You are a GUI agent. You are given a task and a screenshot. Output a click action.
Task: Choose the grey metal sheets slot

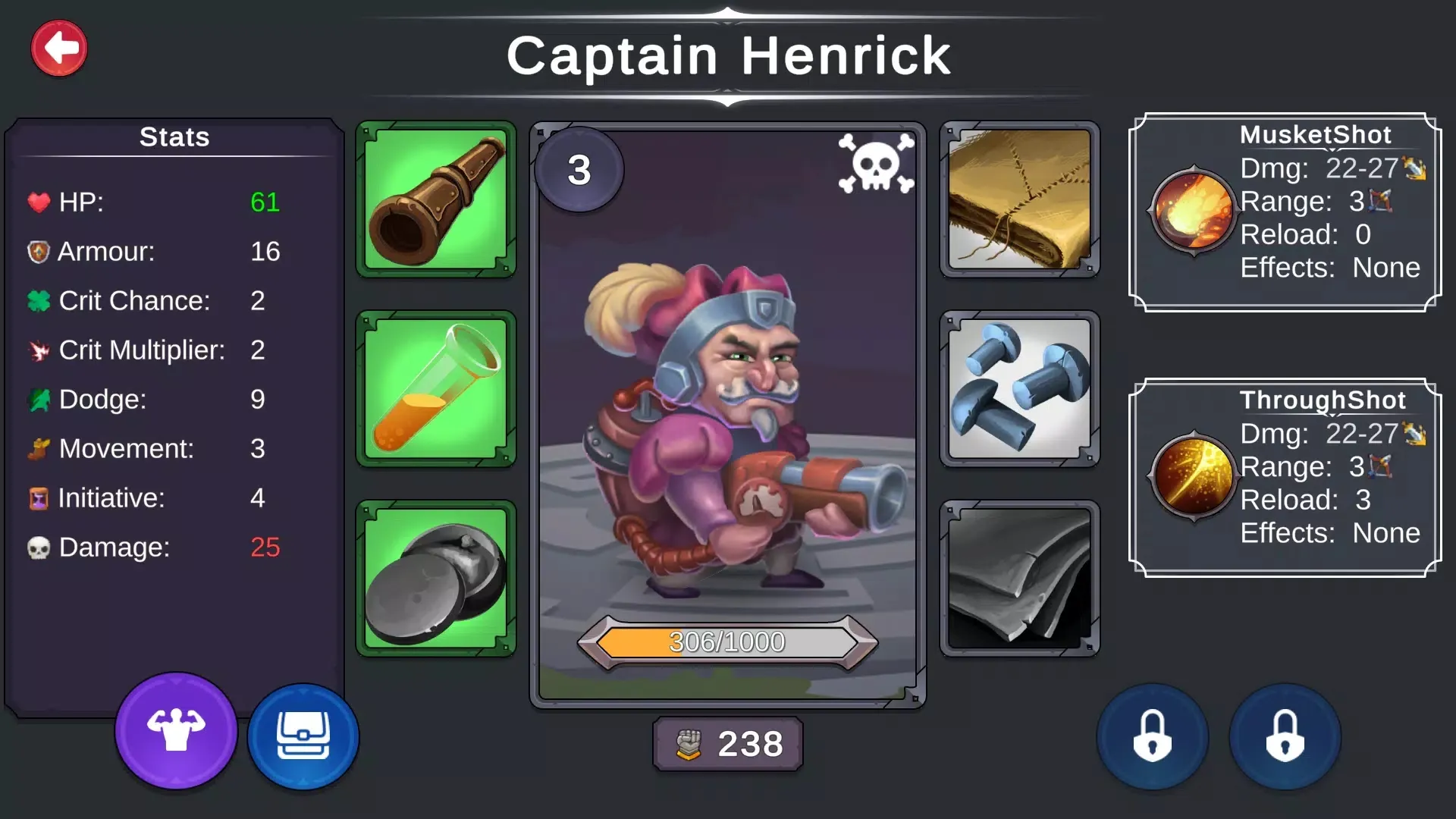coord(1020,579)
